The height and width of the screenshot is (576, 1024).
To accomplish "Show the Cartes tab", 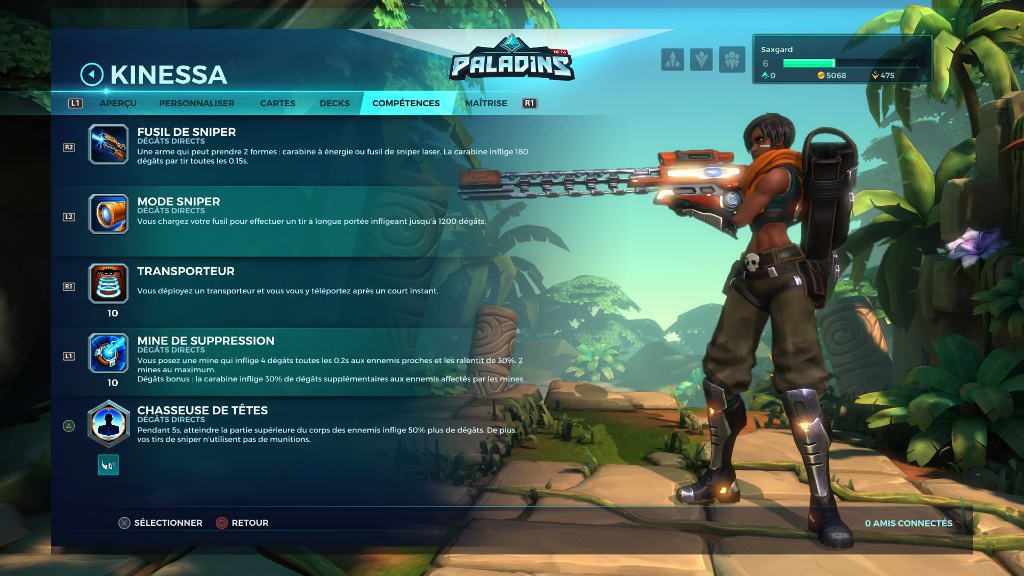I will tap(277, 103).
